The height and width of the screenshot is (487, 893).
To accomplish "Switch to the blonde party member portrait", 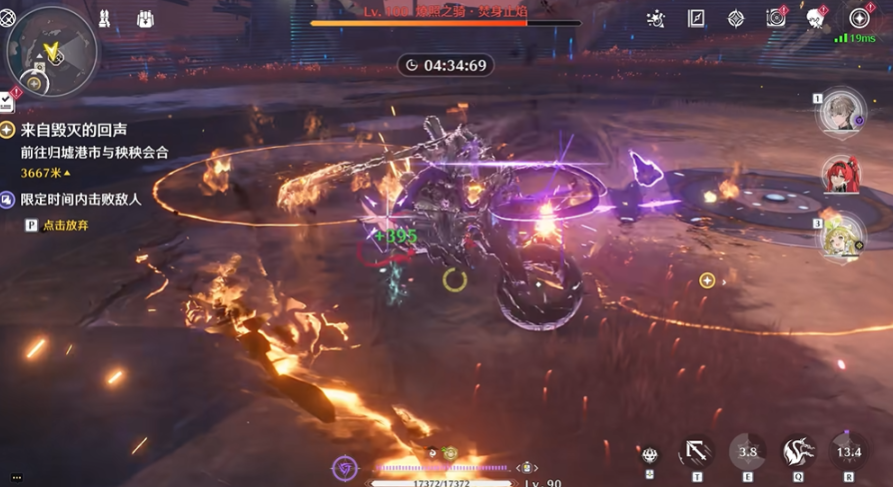I will 842,236.
